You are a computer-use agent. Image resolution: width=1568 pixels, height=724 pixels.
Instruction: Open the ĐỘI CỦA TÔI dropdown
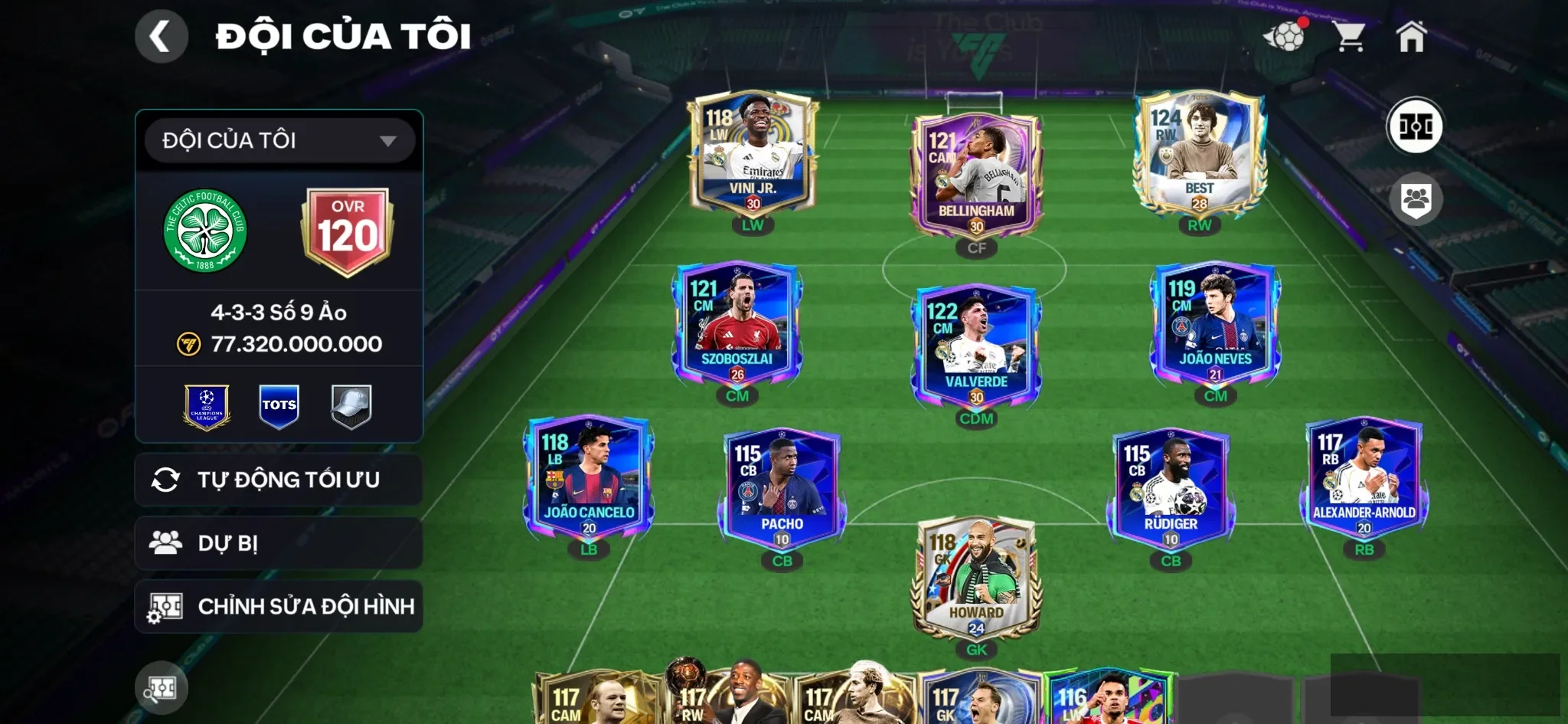(x=279, y=140)
